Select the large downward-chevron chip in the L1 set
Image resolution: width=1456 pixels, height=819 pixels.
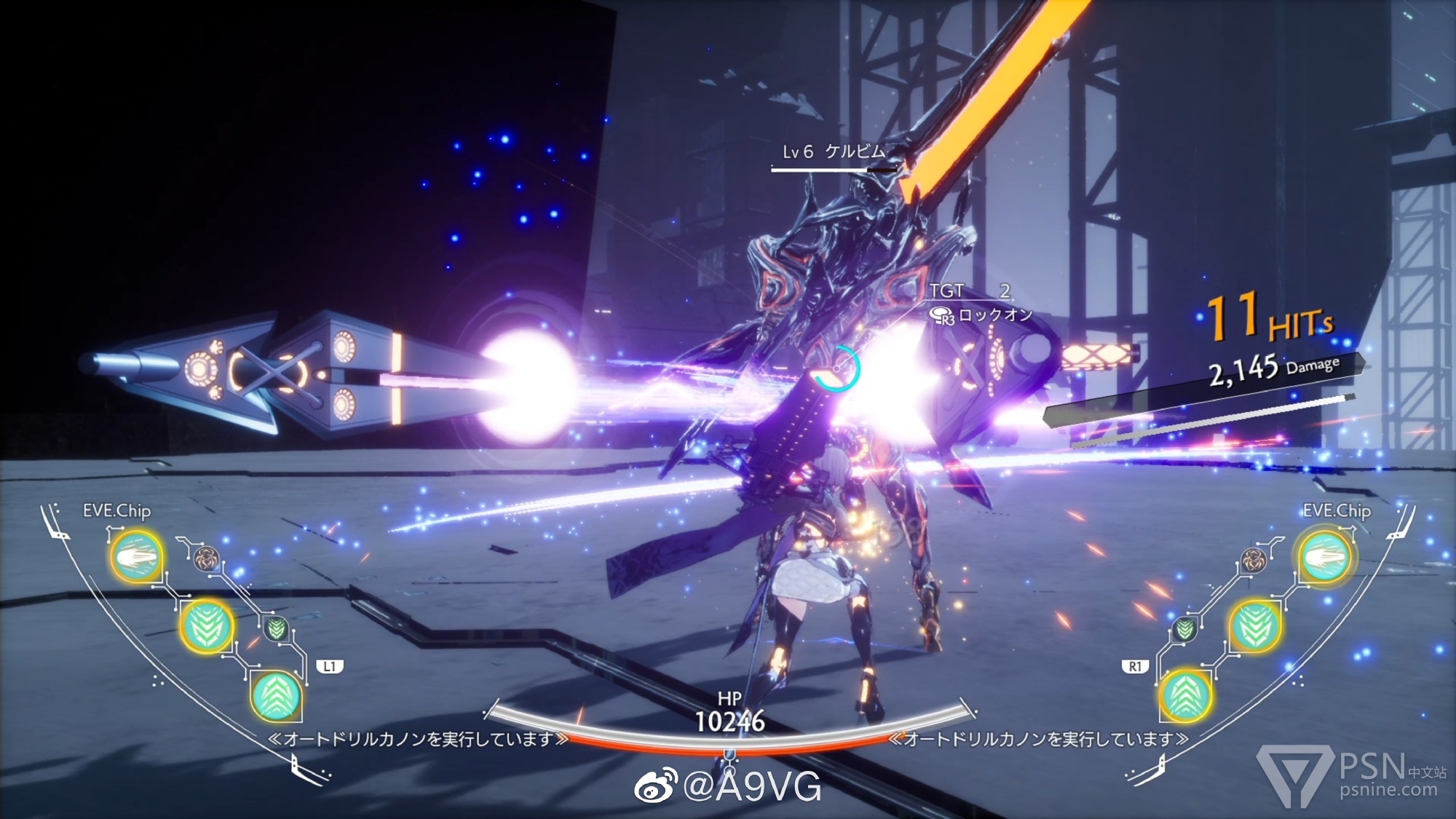pyautogui.click(x=207, y=626)
